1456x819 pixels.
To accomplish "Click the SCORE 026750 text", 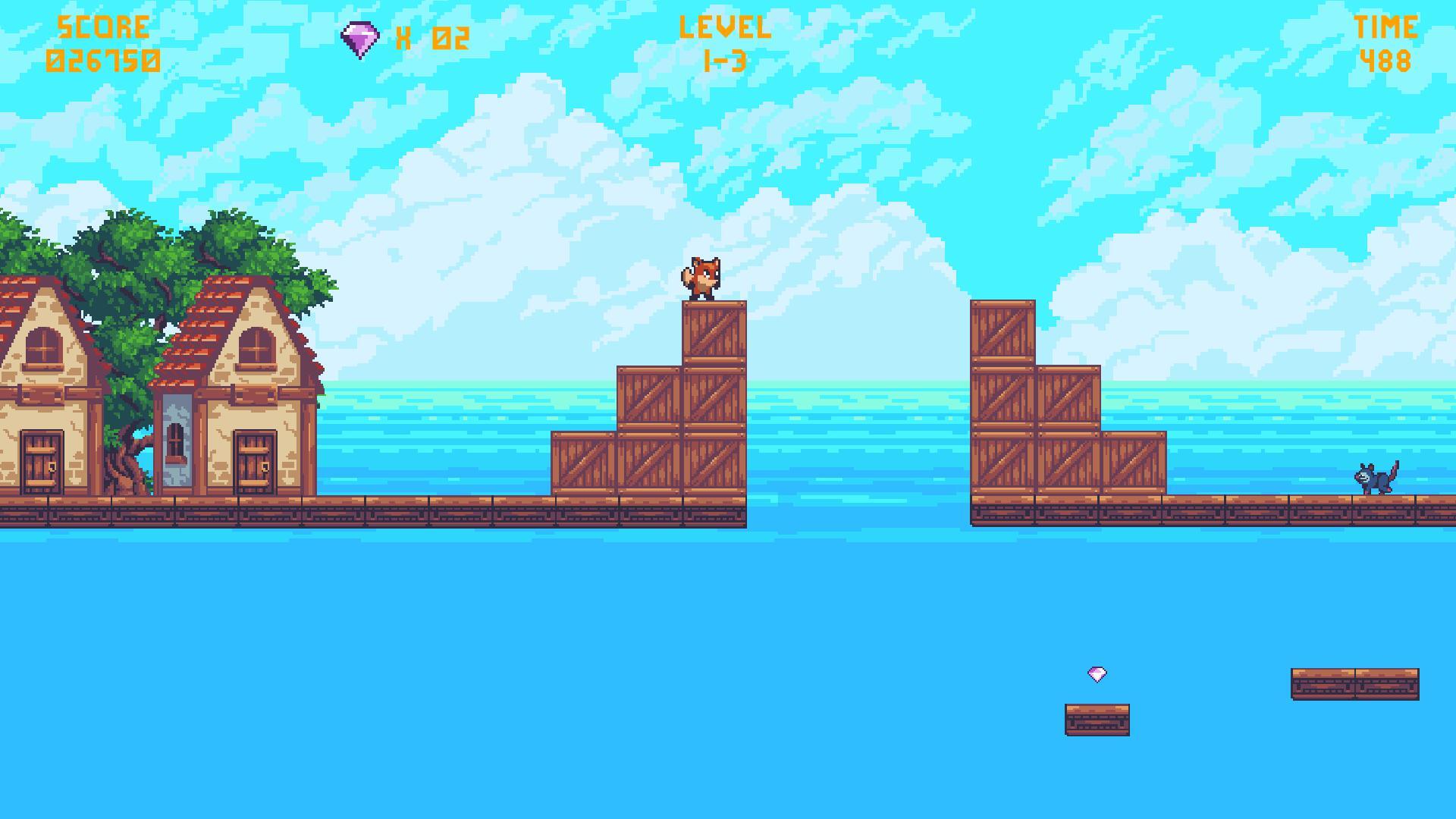I will tap(102, 42).
